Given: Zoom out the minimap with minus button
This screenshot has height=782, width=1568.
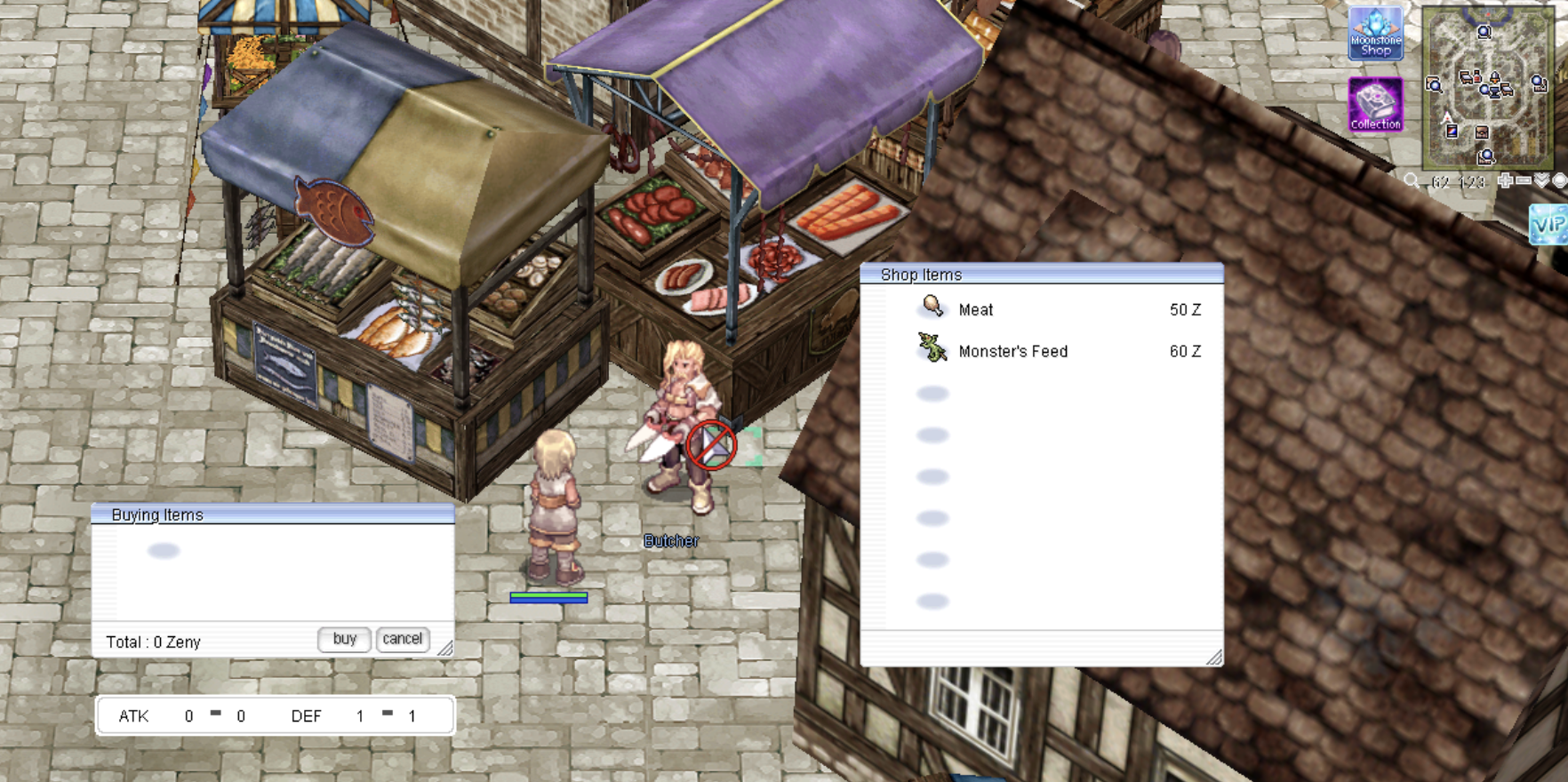Looking at the screenshot, I should coord(1524,181).
